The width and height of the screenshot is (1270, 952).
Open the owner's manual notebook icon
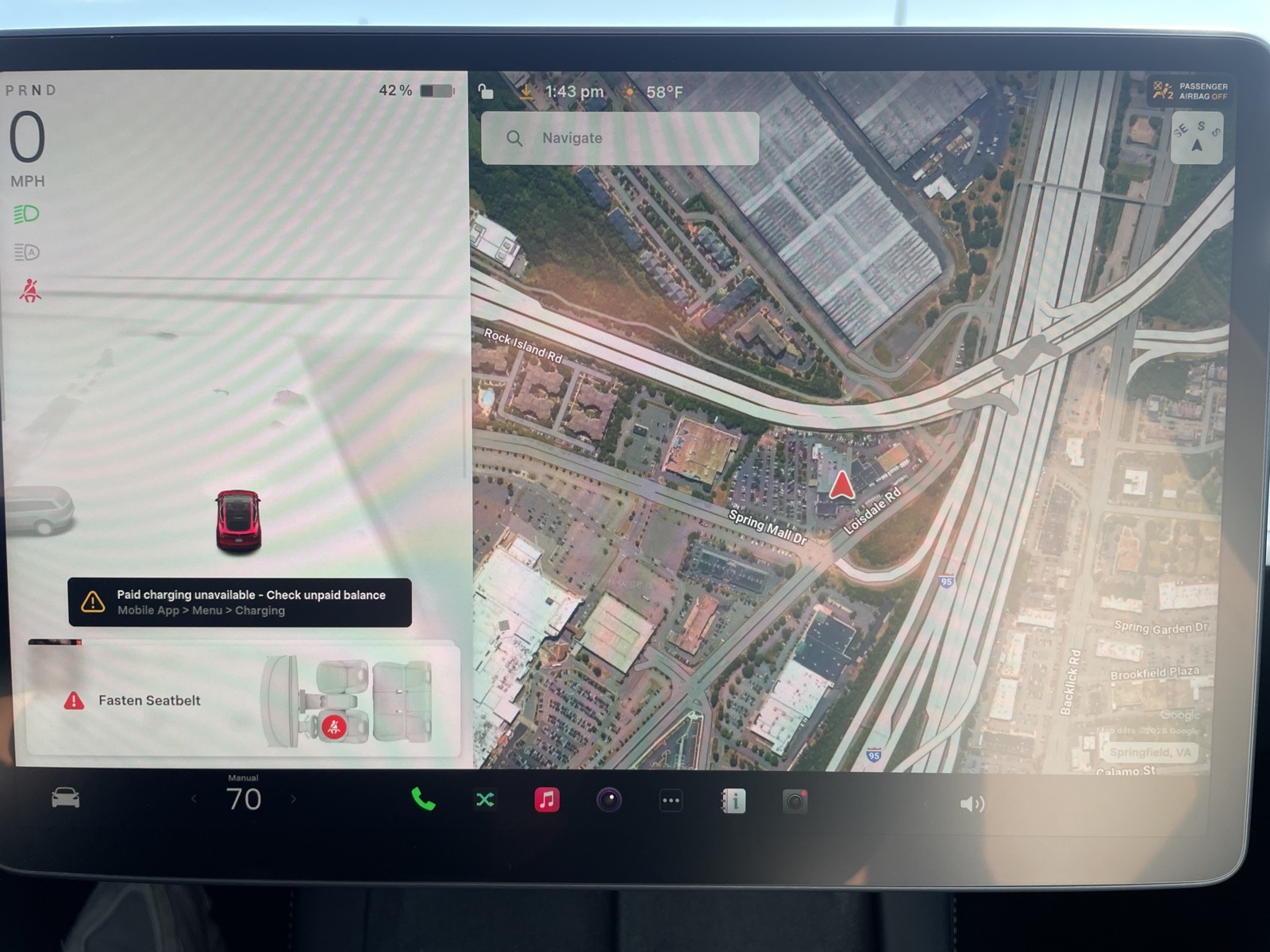pyautogui.click(x=733, y=801)
